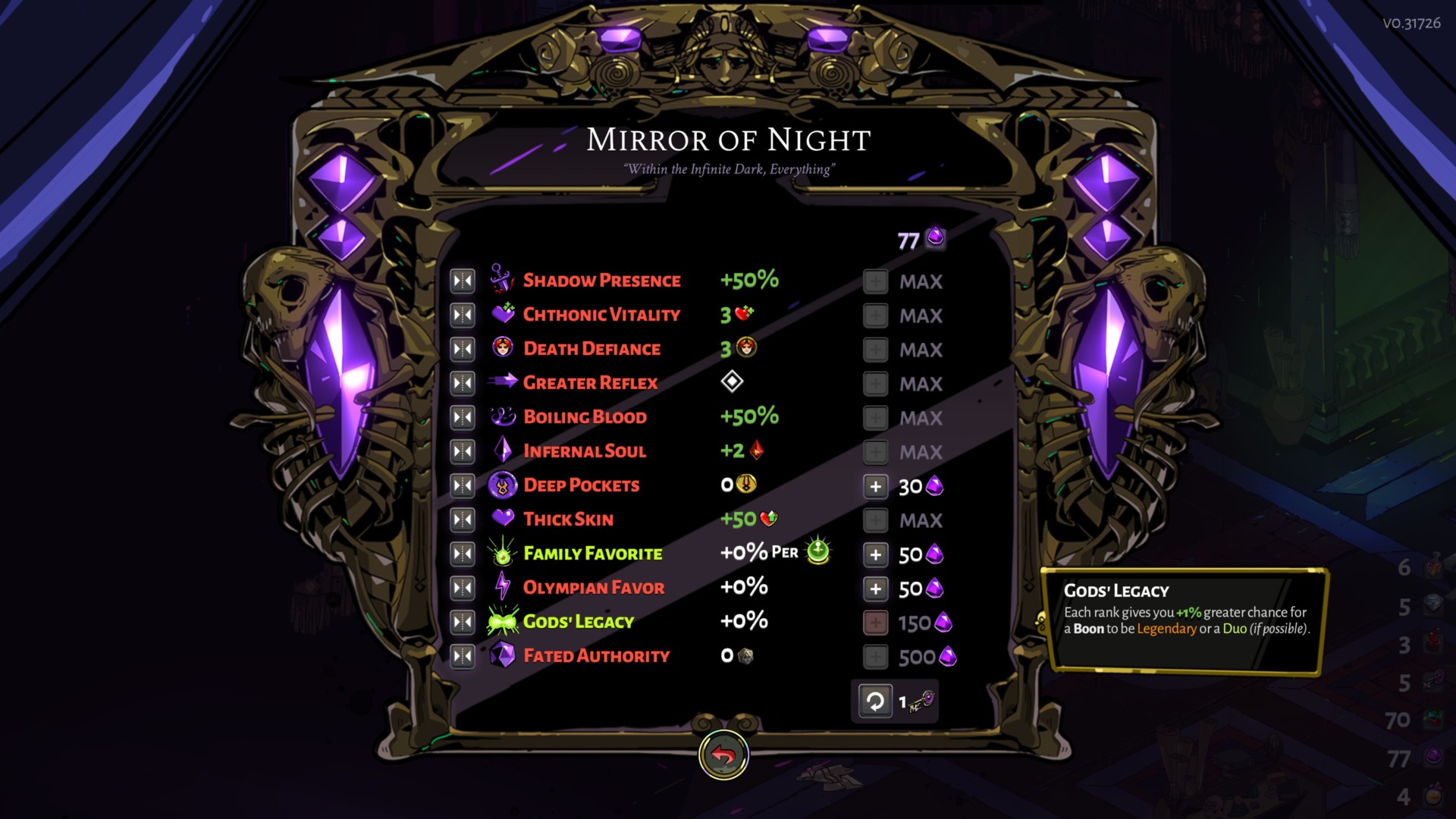Toggle Gods' Legacy alternate talent
1456x819 pixels.
tap(462, 621)
